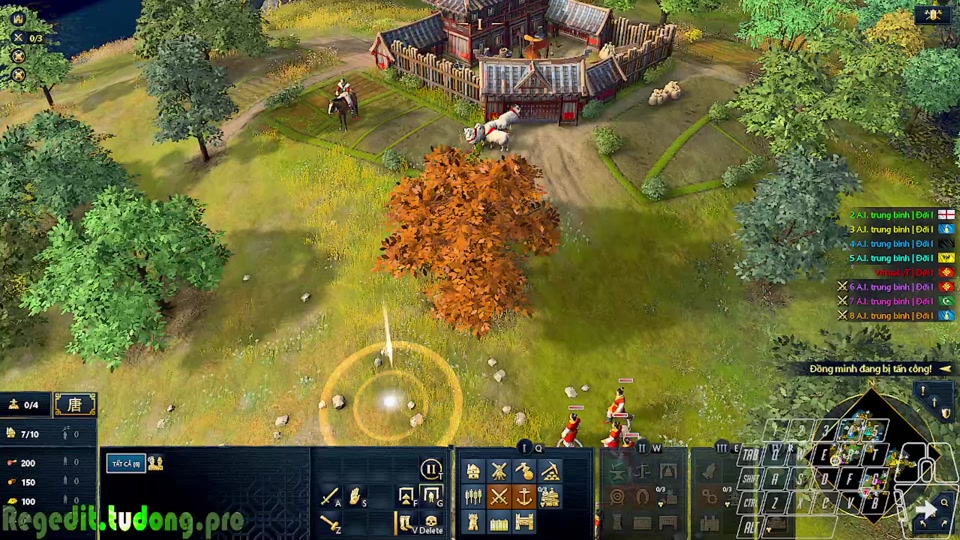
Task: Click the Tất Cả selection group tab
Action: (126, 463)
